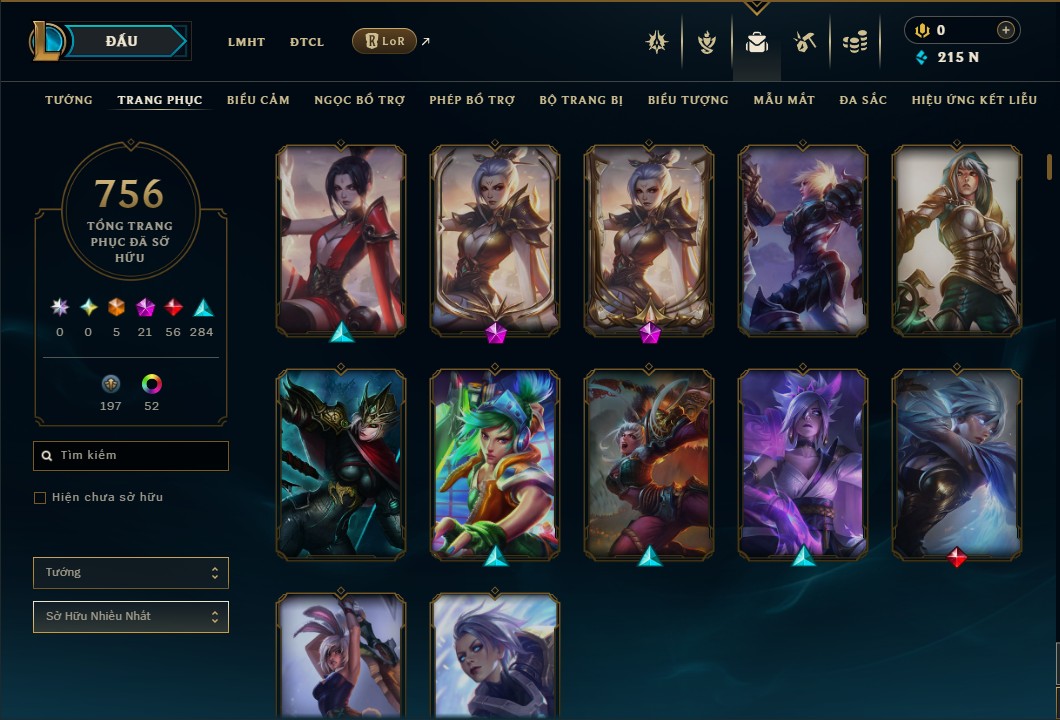Open the NGỌC BỔ TRỢ tab
The image size is (1060, 720).
click(x=359, y=100)
